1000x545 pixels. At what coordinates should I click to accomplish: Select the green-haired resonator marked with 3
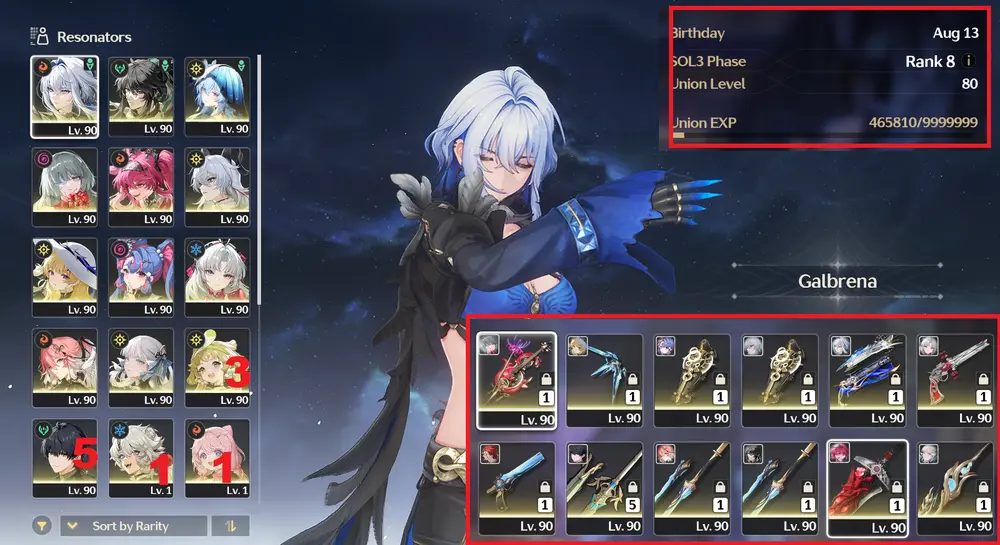[217, 367]
